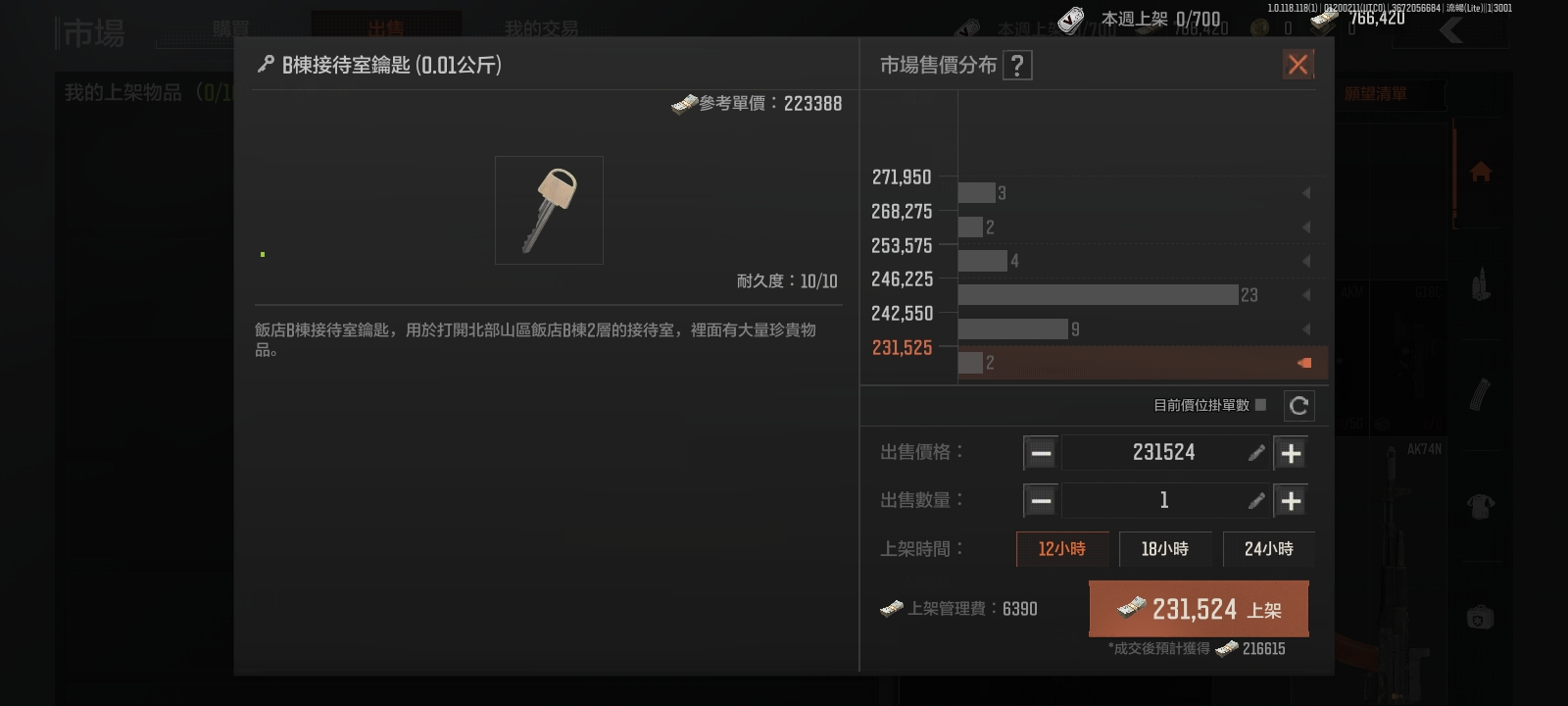Open the 願望清單 tab
Image resolution: width=1568 pixels, height=706 pixels.
1376,94
